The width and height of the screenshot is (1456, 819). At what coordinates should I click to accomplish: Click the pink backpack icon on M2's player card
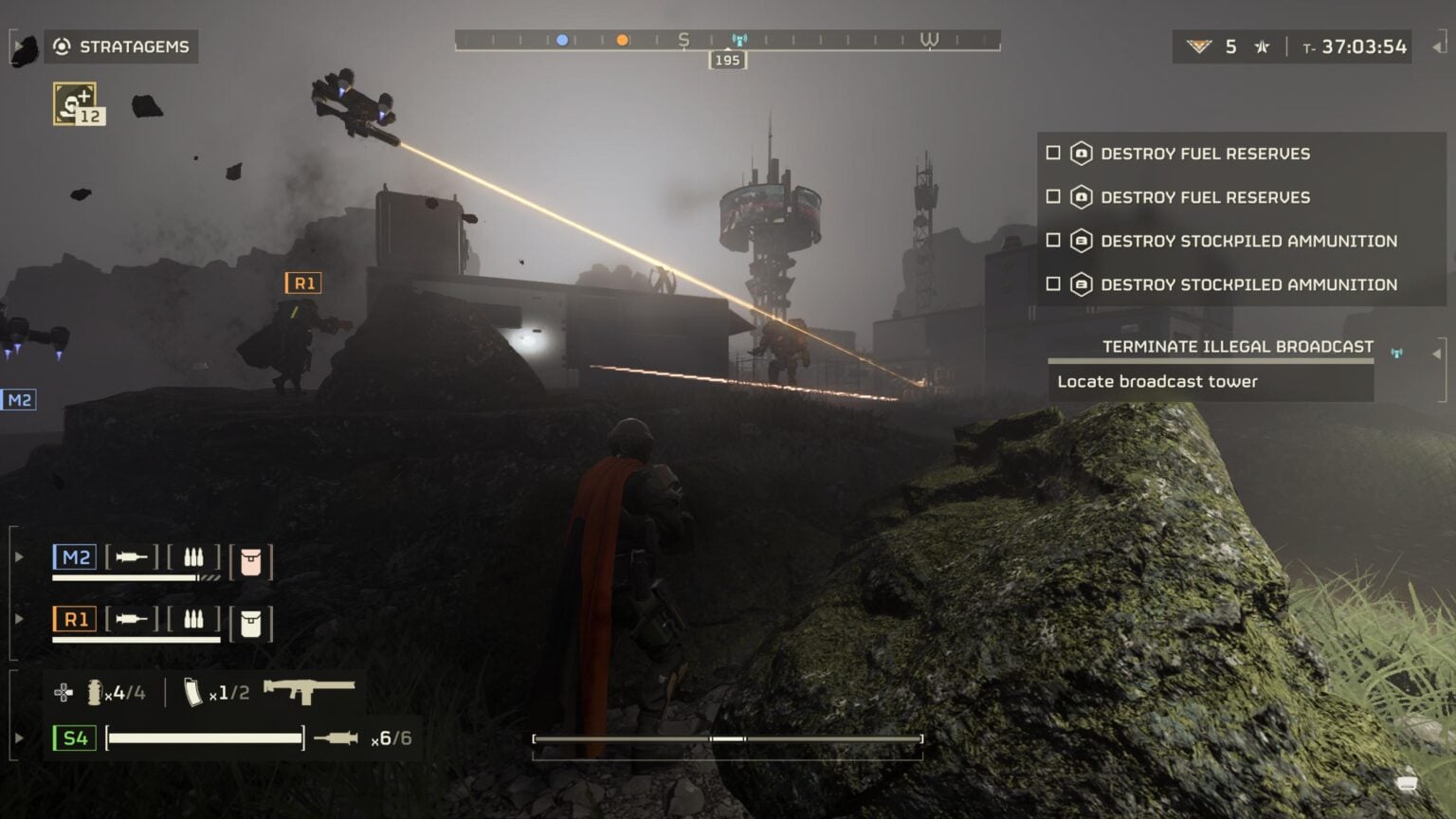pyautogui.click(x=252, y=558)
